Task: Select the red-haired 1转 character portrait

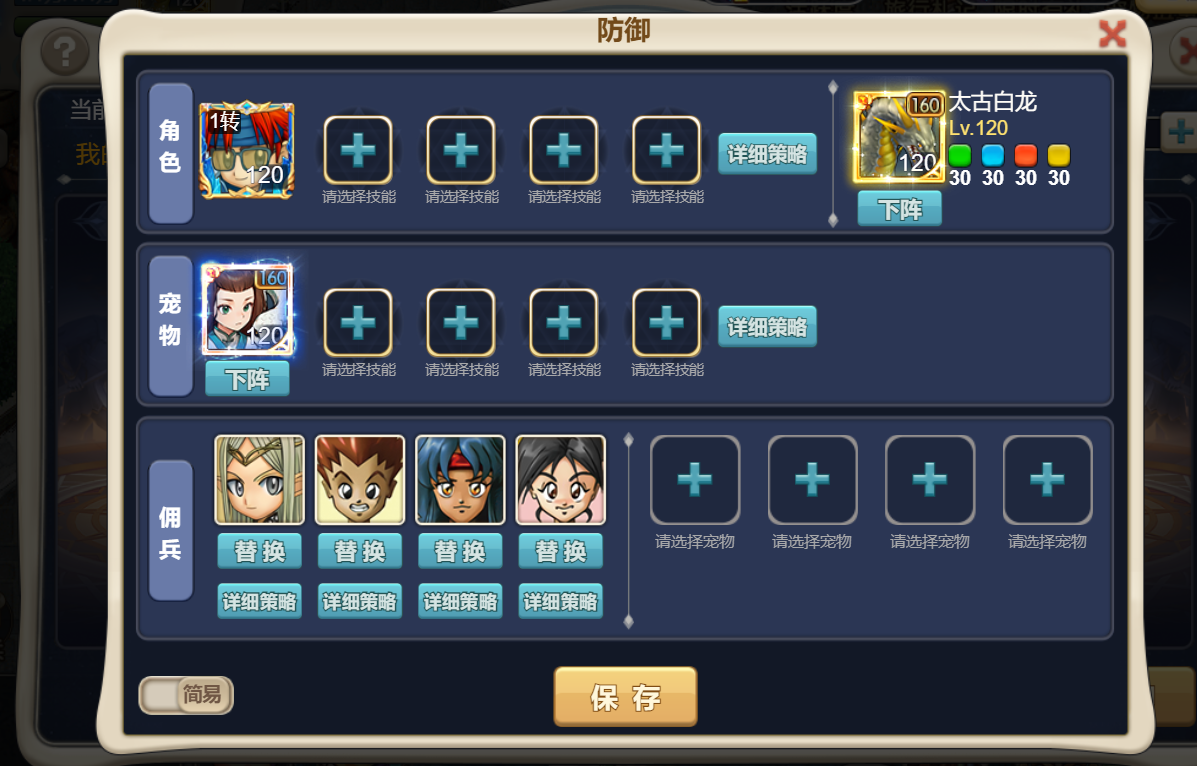Action: [247, 150]
